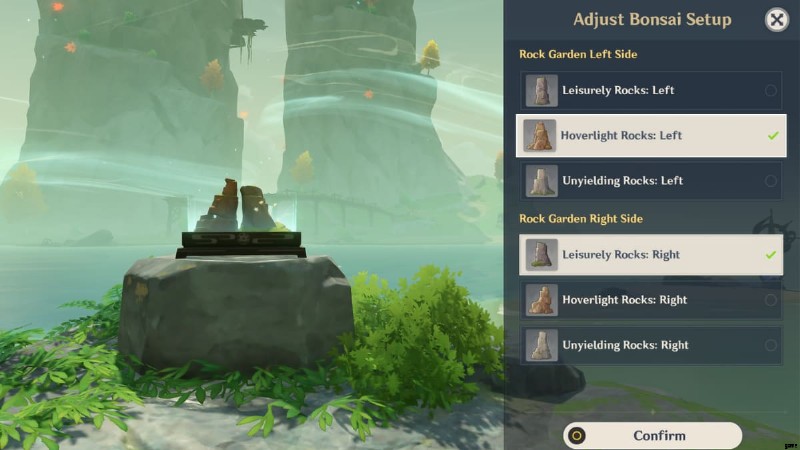800x450 pixels.
Task: Choose Hoverlight Rocks: Right option
Action: coord(650,300)
